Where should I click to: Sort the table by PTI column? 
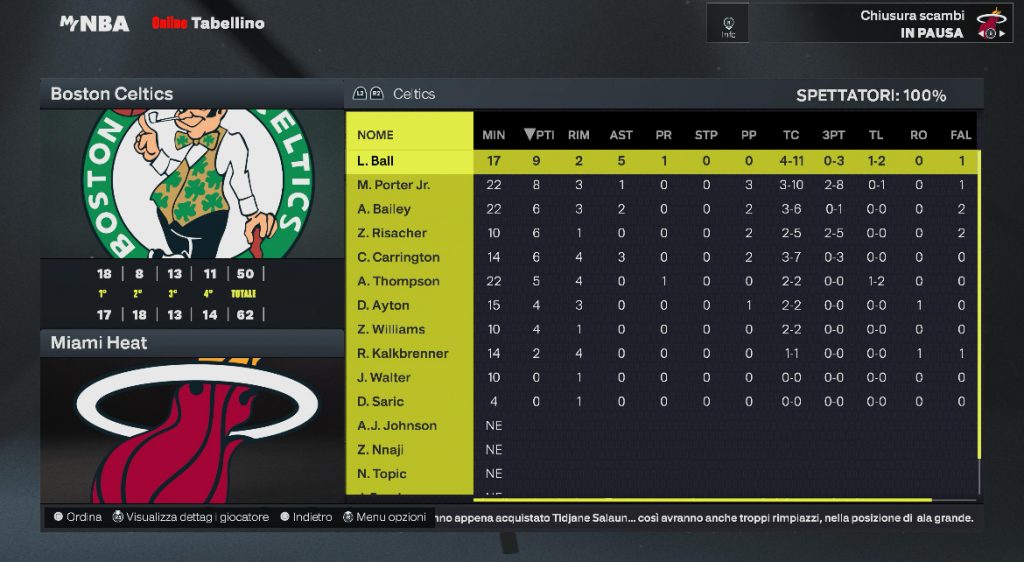(x=539, y=135)
